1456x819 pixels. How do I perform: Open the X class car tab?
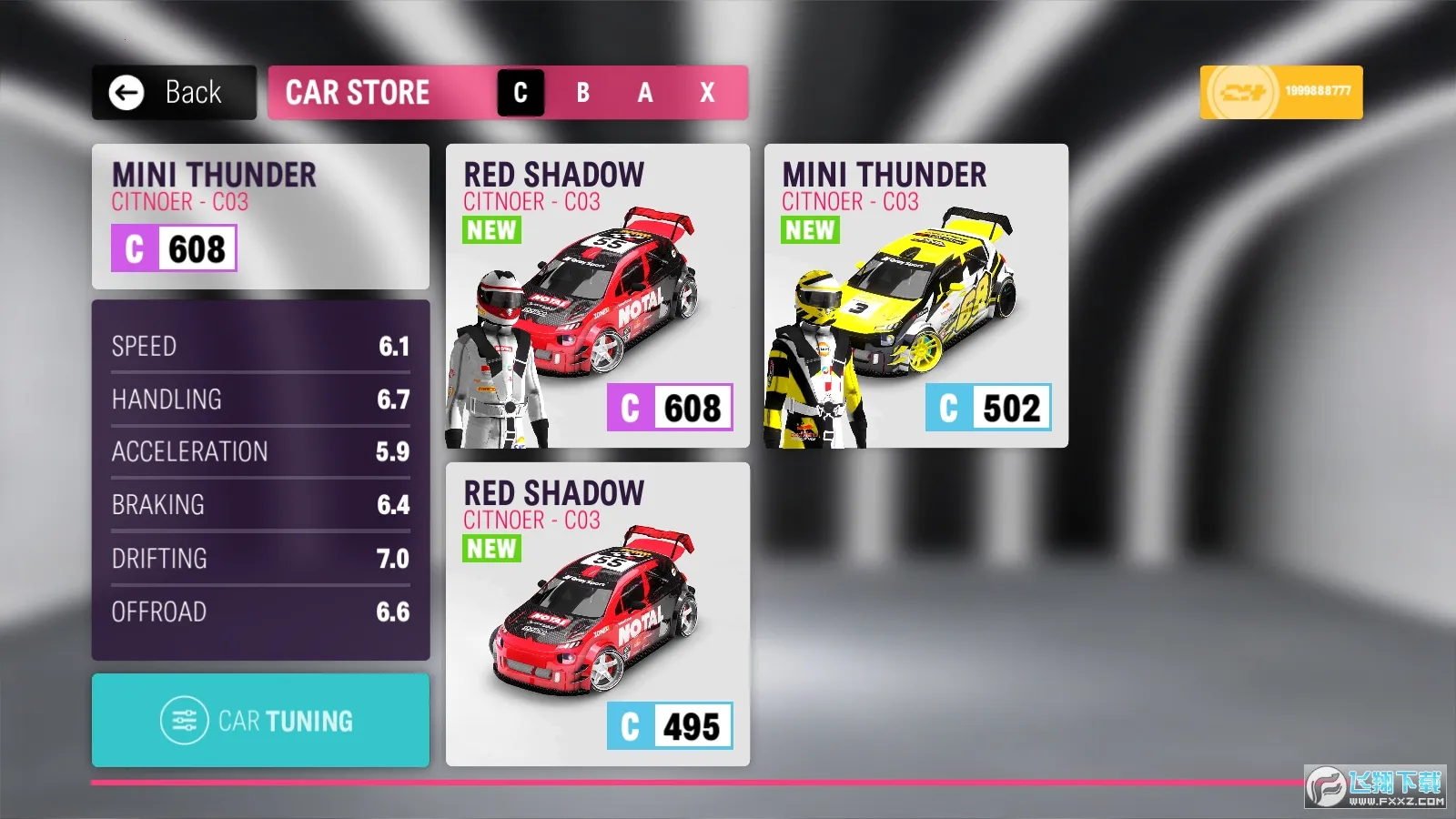(x=707, y=93)
